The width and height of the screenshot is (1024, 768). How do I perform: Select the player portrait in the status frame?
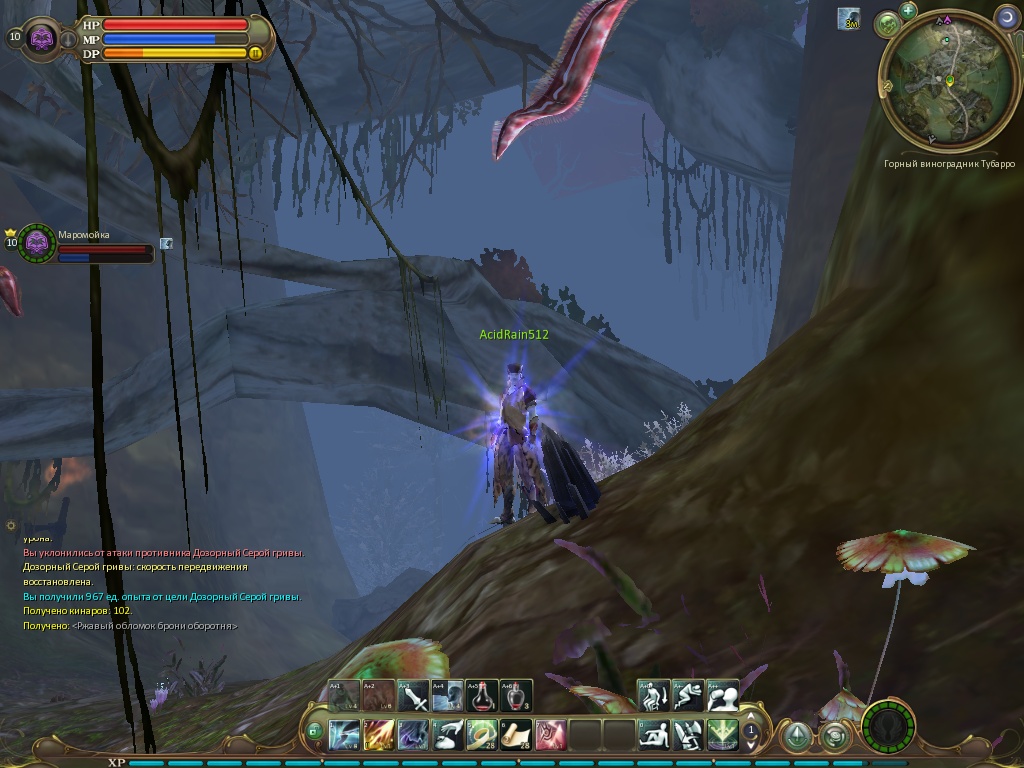point(42,39)
